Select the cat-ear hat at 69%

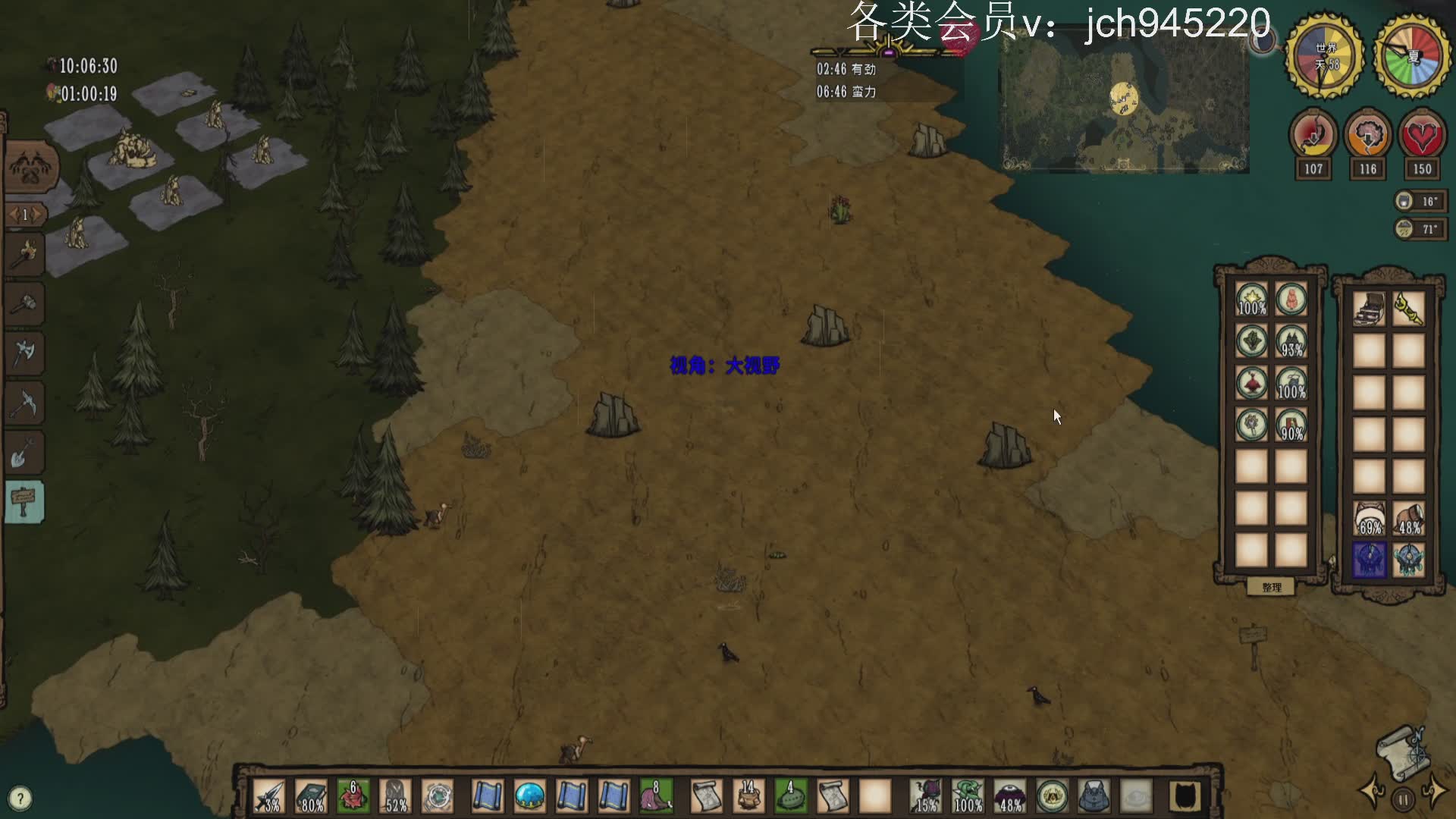[x=1370, y=519]
